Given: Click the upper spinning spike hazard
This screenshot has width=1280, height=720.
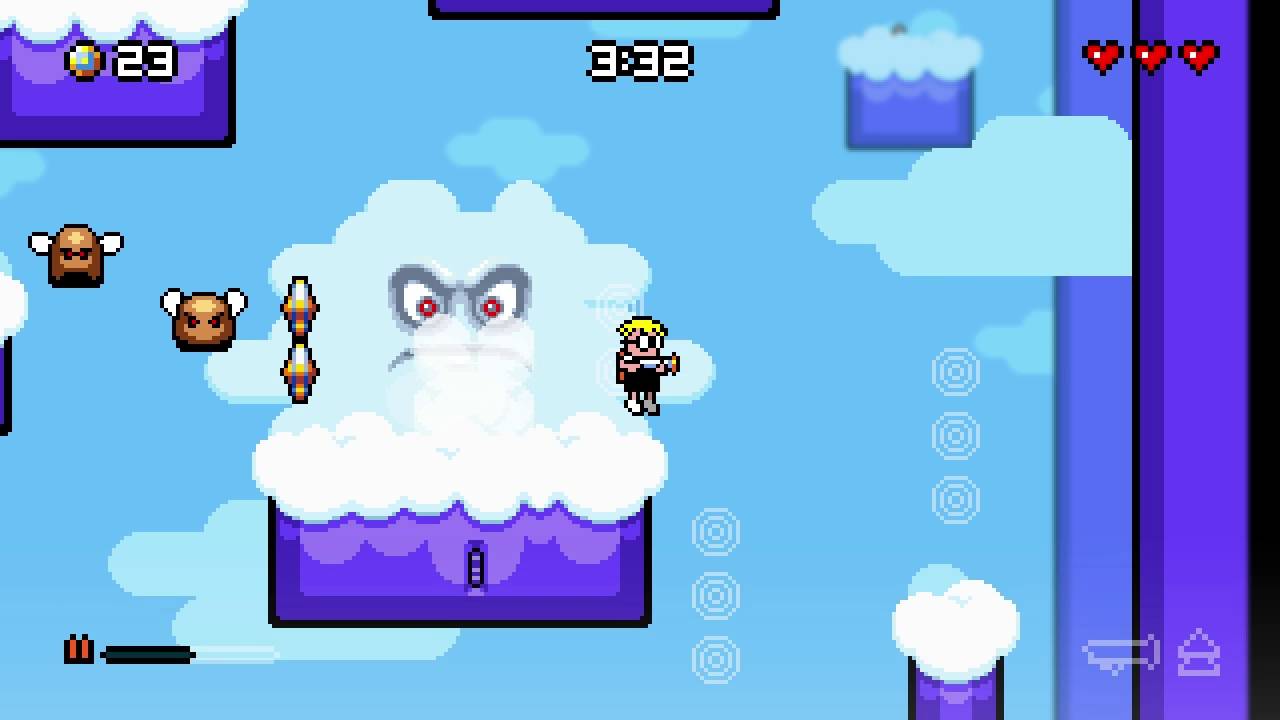Looking at the screenshot, I should tap(300, 308).
